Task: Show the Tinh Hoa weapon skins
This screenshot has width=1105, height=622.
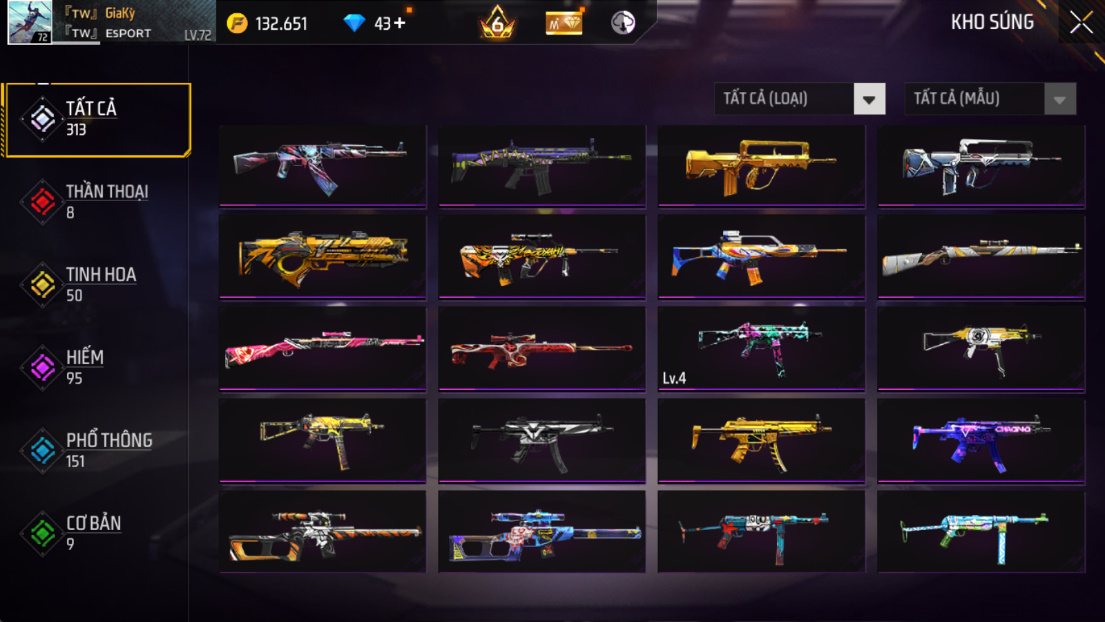Action: tap(96, 284)
